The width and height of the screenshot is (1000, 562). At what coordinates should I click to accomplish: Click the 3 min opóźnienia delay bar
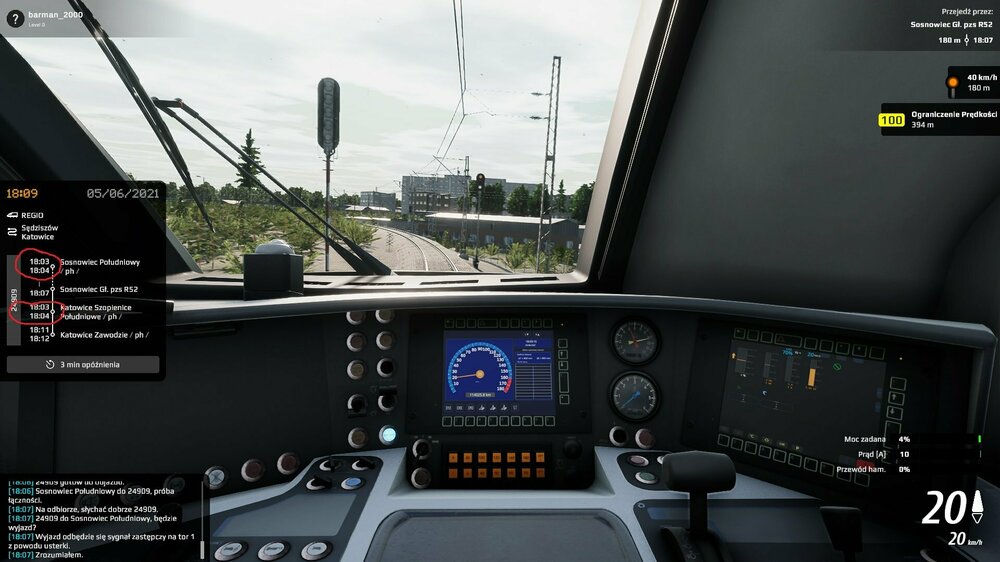coord(83,365)
